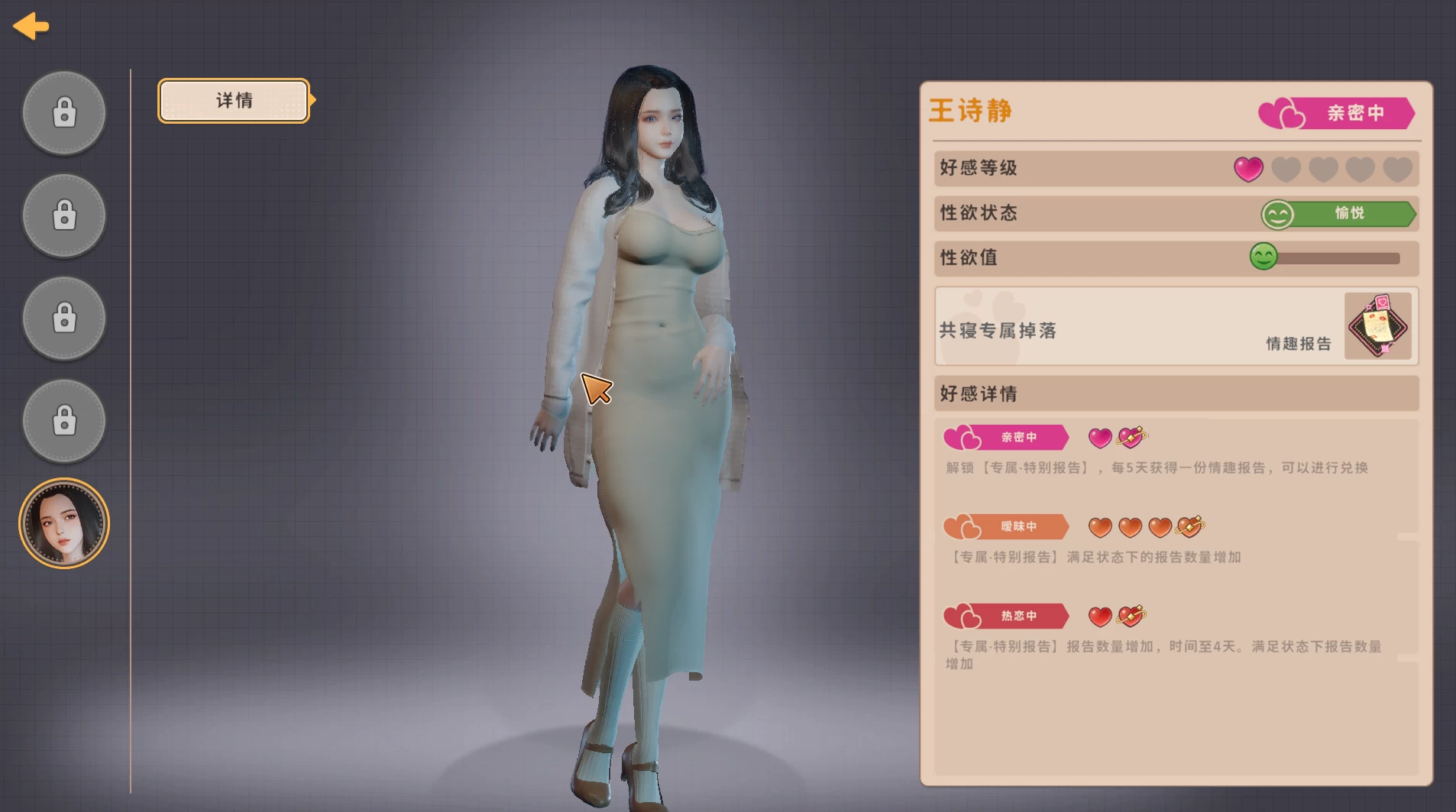This screenshot has width=1456, height=812.
Task: Click a gray heart in 好感等级 row
Action: [x=1286, y=169]
